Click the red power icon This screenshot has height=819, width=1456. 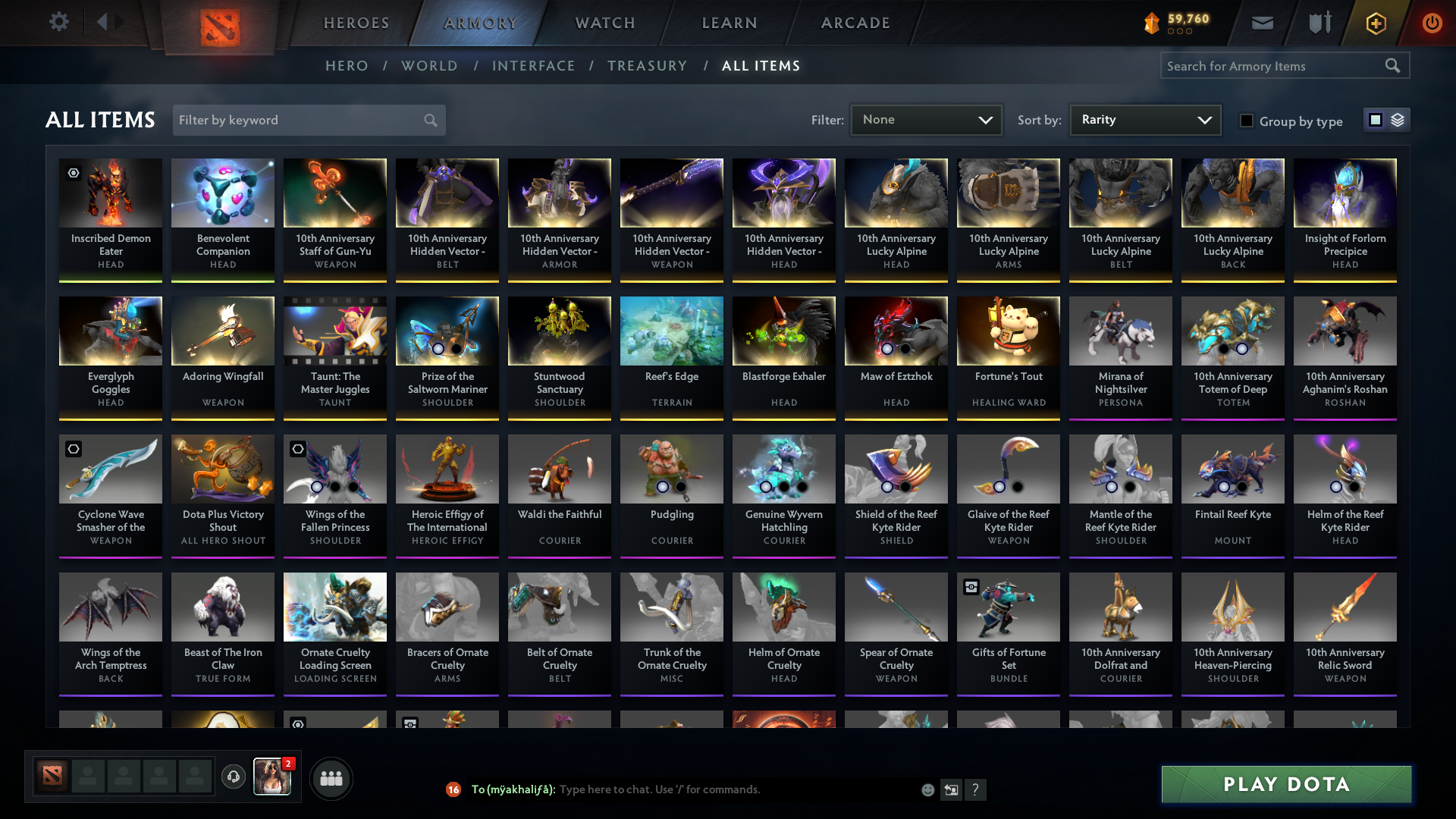click(1432, 23)
